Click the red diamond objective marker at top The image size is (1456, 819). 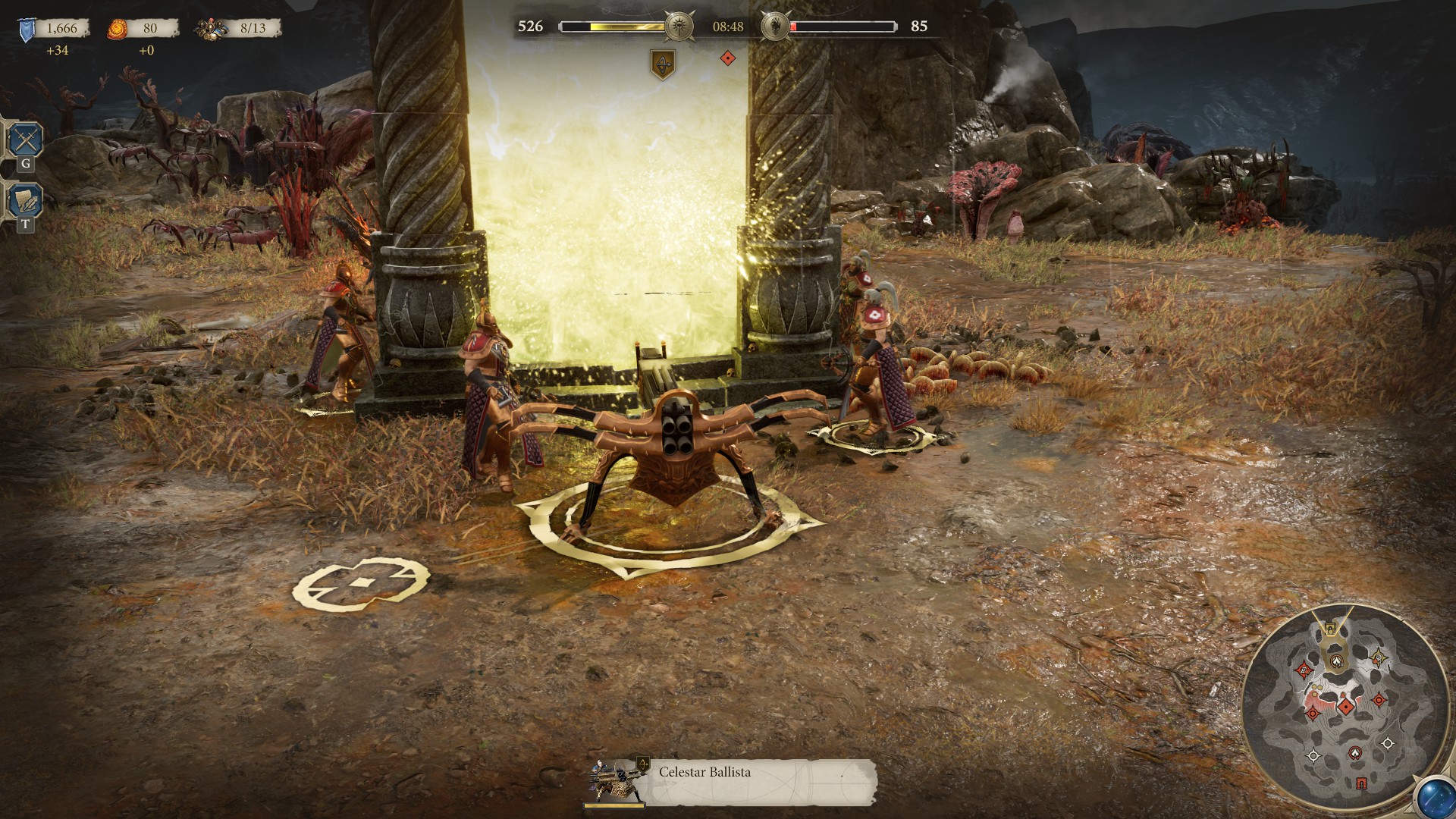(727, 58)
